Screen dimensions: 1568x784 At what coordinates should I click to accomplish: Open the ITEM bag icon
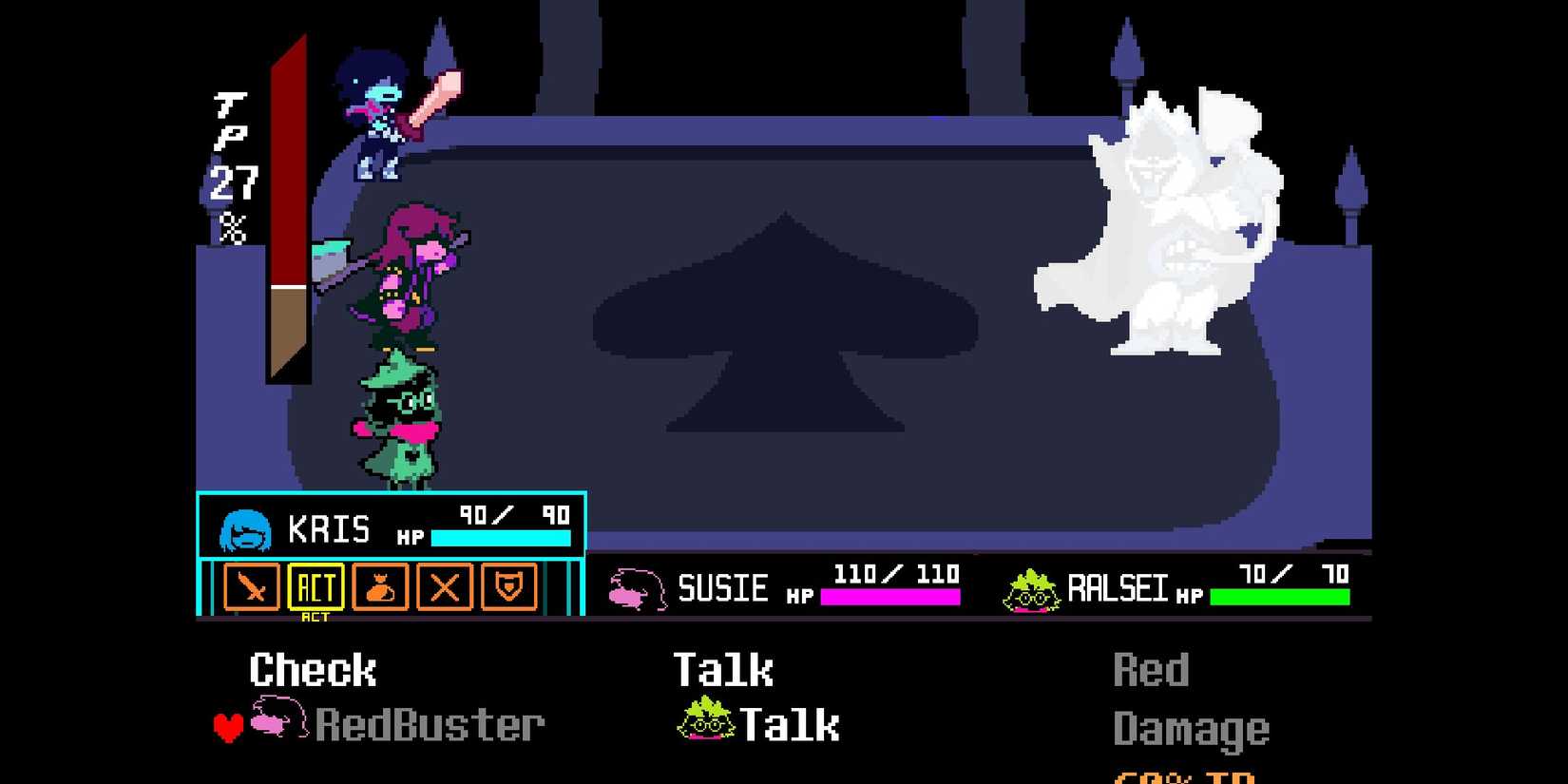click(x=379, y=588)
